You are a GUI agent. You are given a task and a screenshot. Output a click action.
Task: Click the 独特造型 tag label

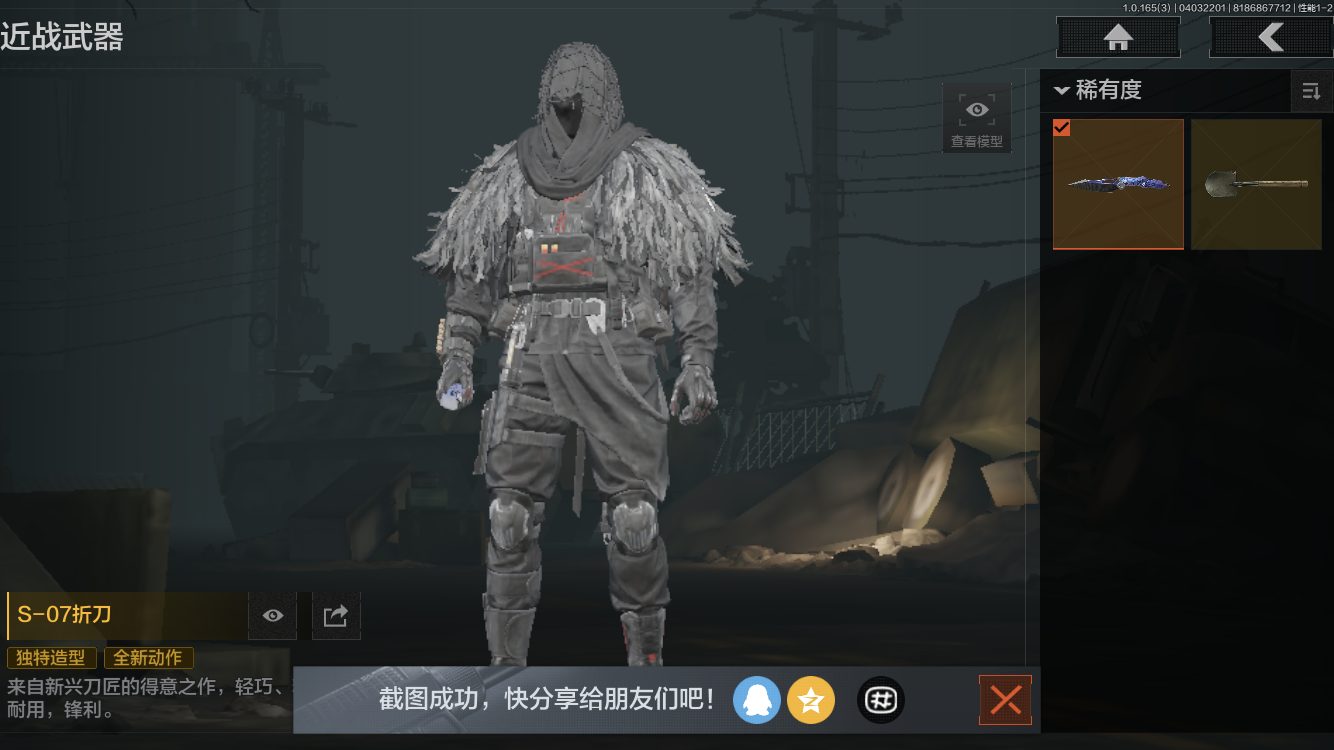point(51,658)
